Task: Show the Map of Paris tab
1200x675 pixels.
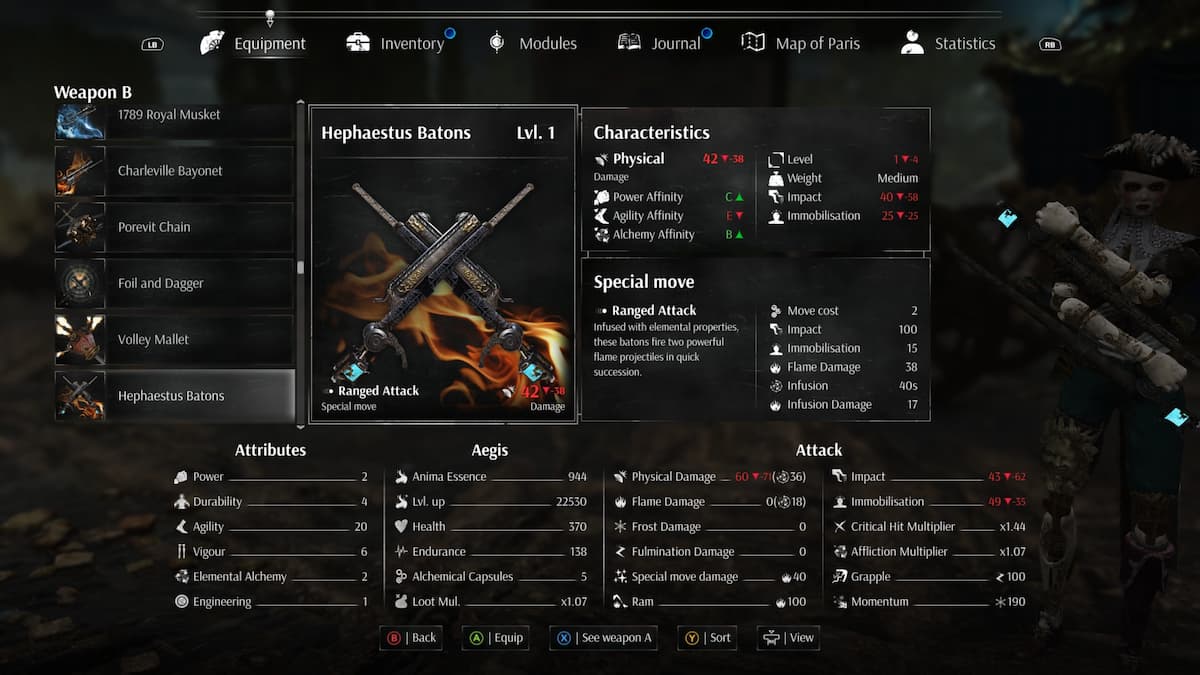Action: click(x=801, y=44)
